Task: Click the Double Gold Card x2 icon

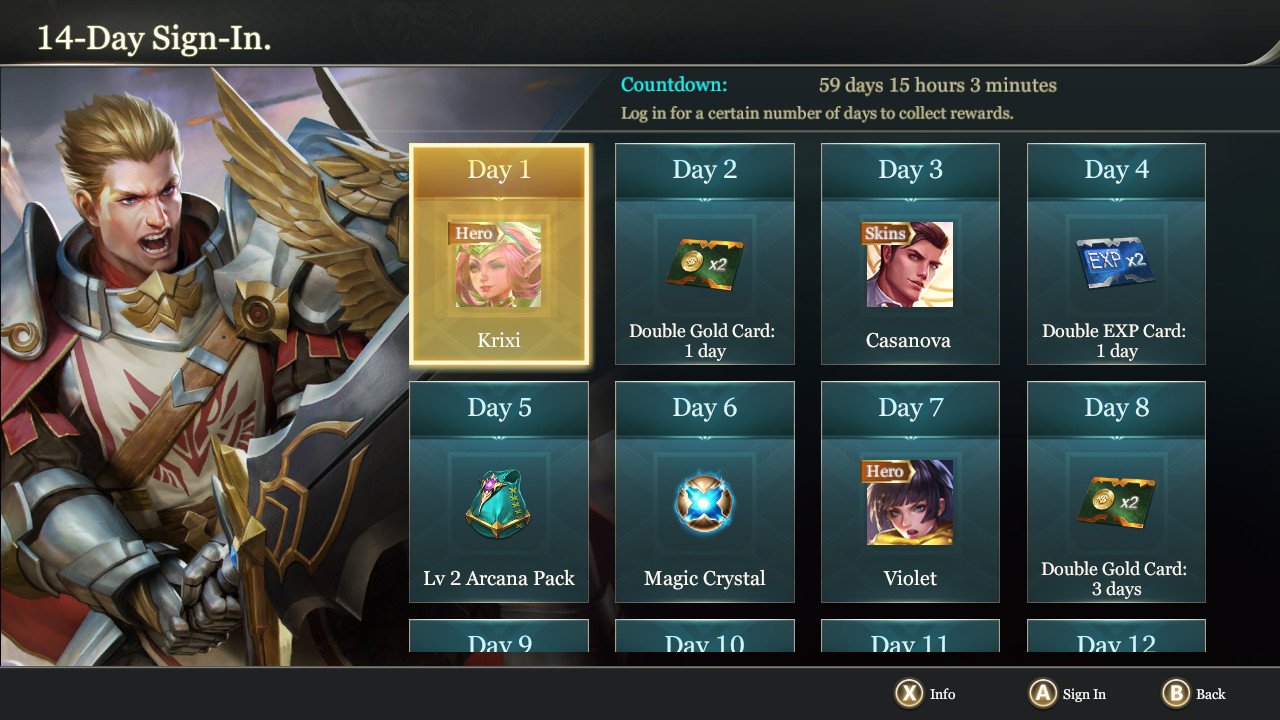Action: (x=704, y=265)
